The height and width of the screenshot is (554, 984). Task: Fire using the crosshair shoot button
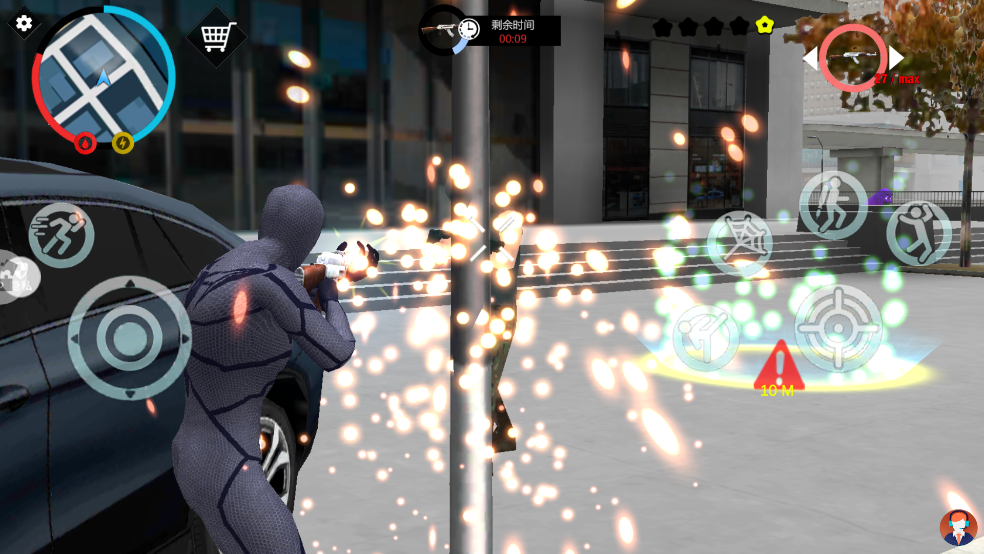(x=837, y=327)
